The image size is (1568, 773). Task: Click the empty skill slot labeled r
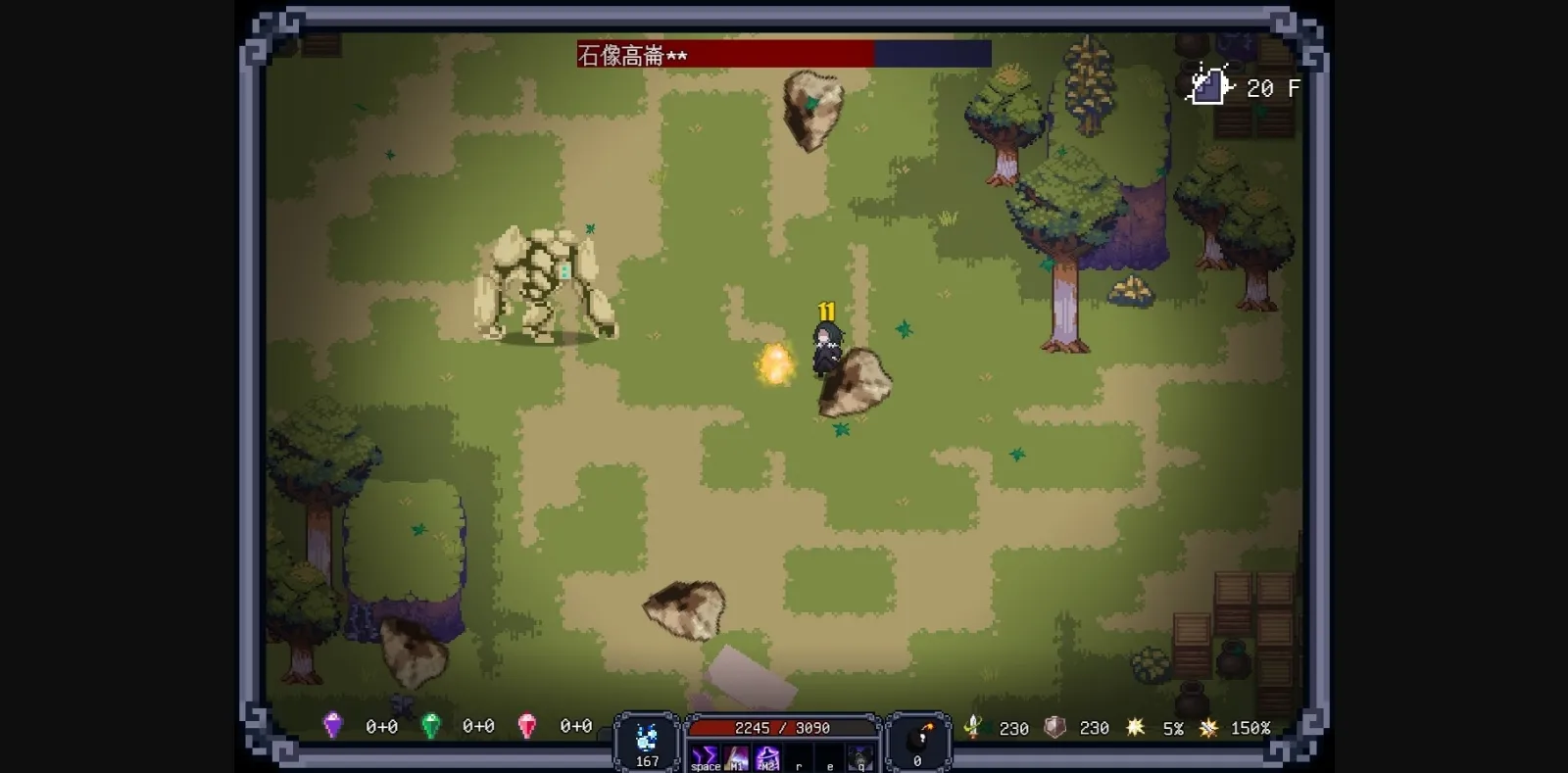pos(799,754)
